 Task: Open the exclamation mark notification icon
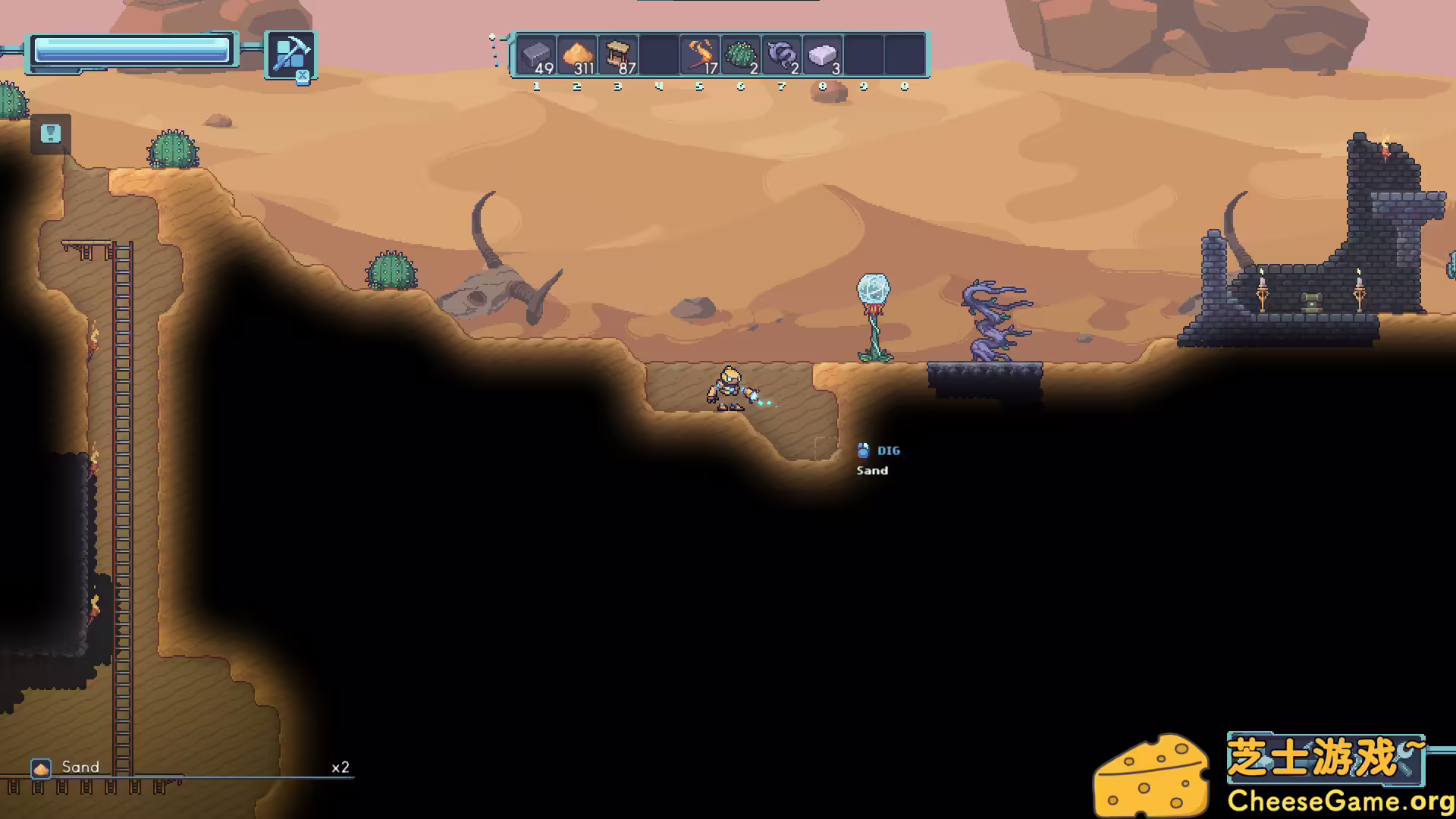[51, 134]
